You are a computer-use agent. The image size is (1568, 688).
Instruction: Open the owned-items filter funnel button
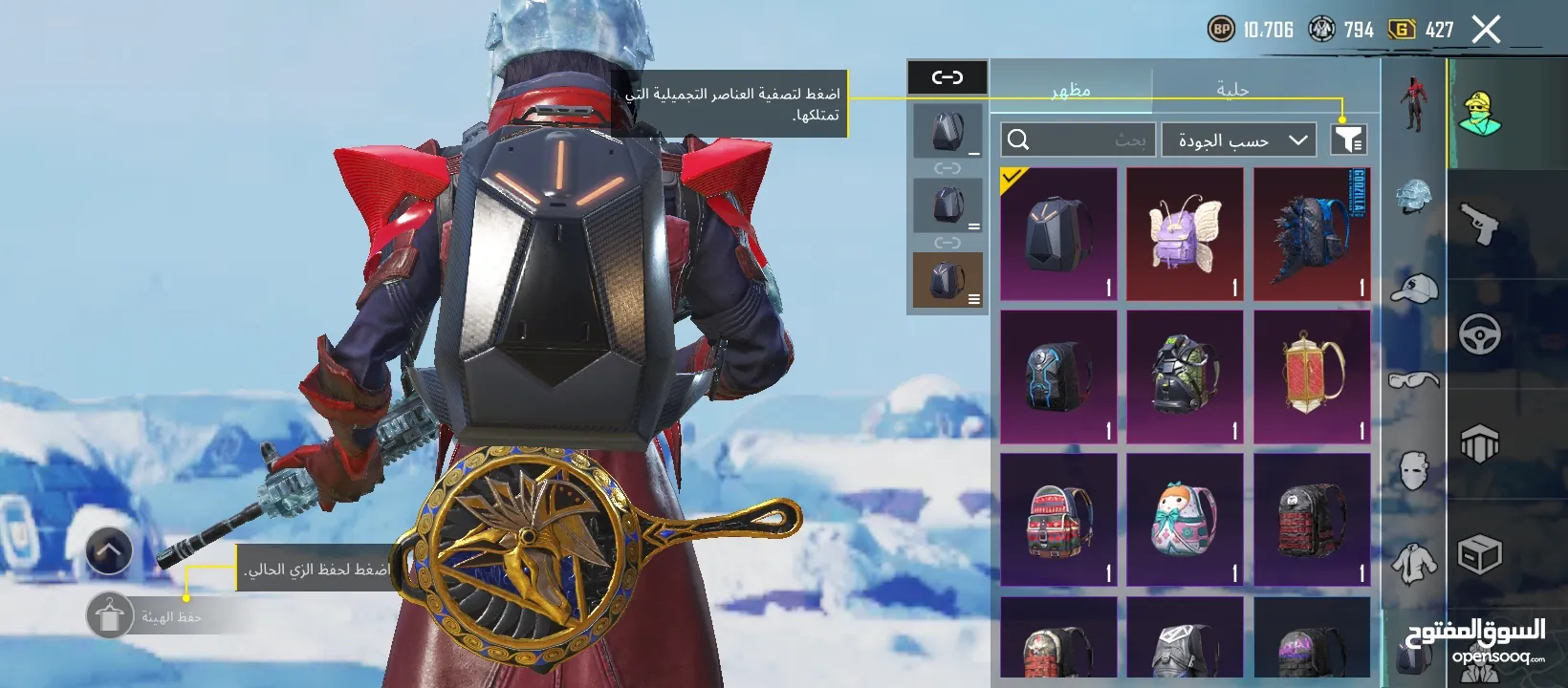point(1348,140)
